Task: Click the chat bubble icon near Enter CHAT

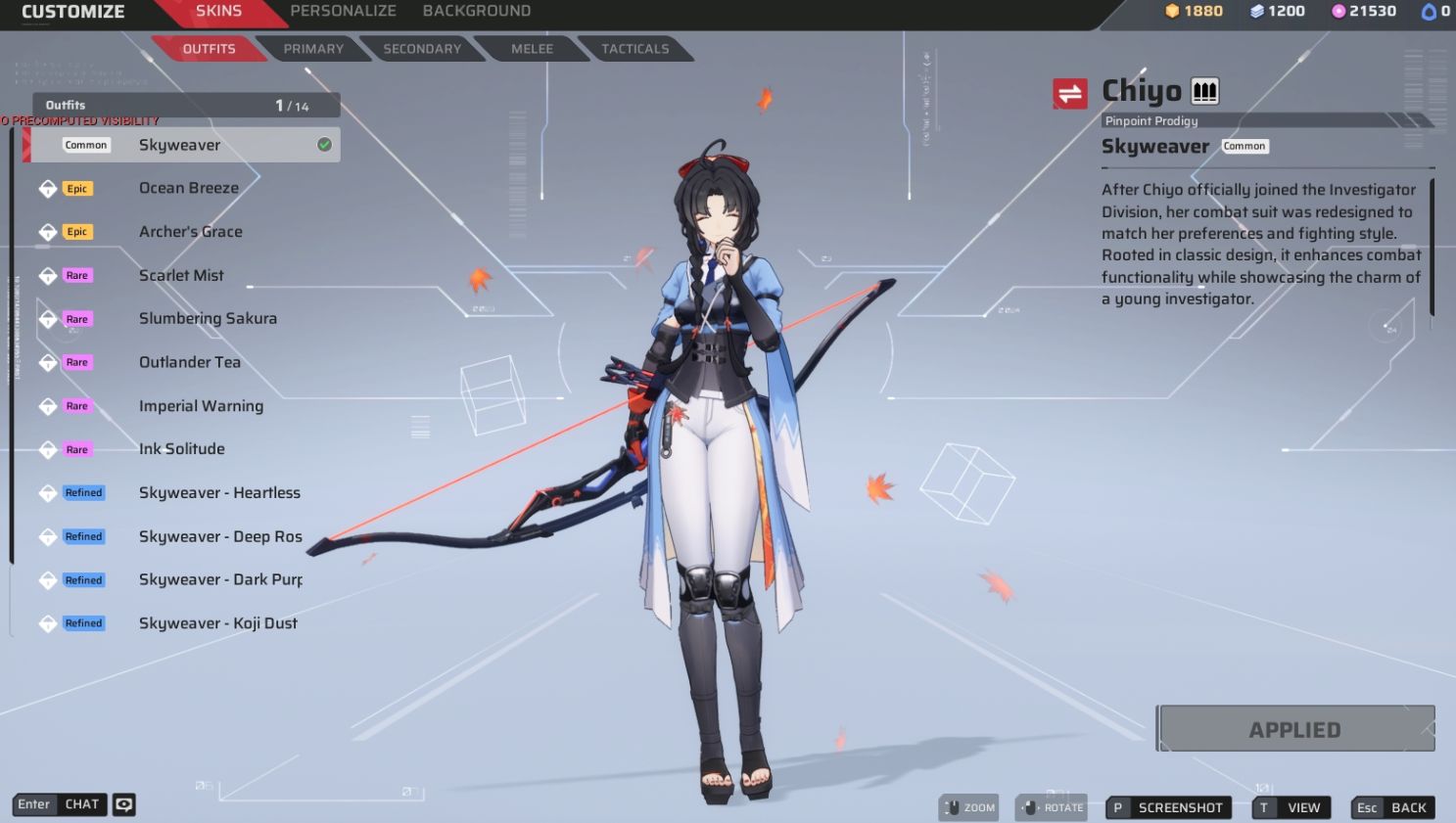Action: click(122, 804)
